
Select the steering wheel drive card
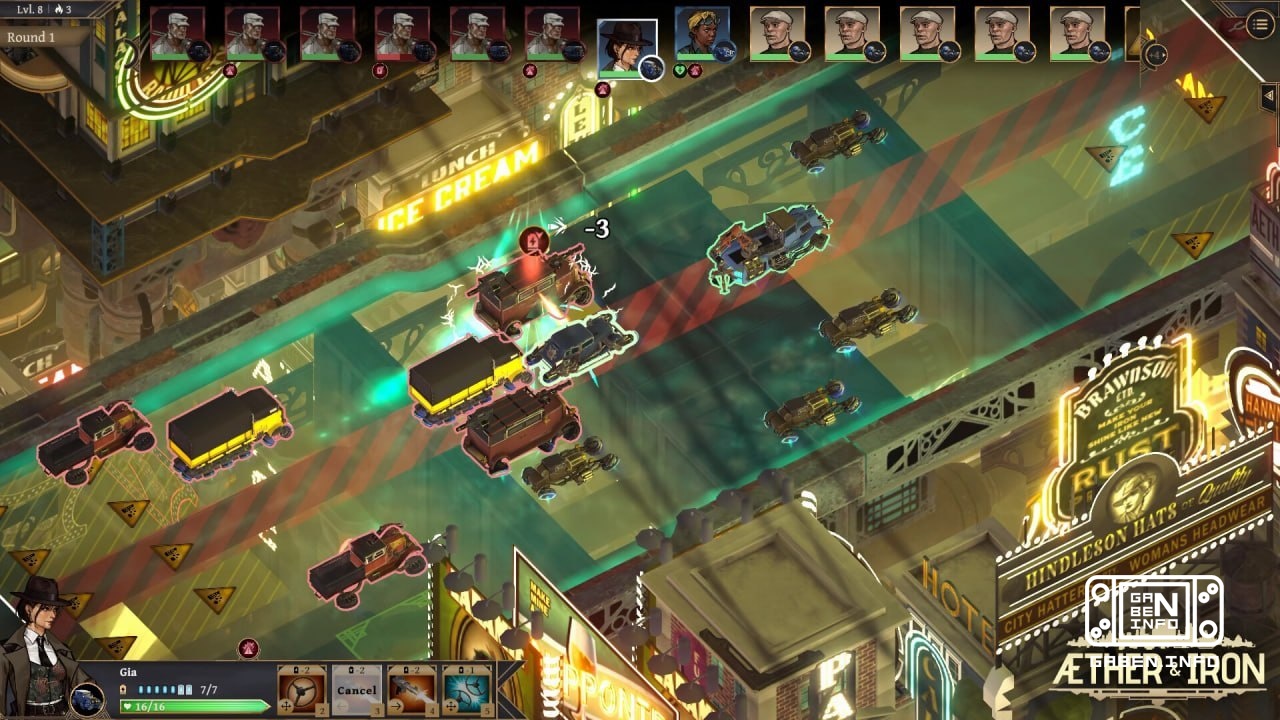[299, 688]
